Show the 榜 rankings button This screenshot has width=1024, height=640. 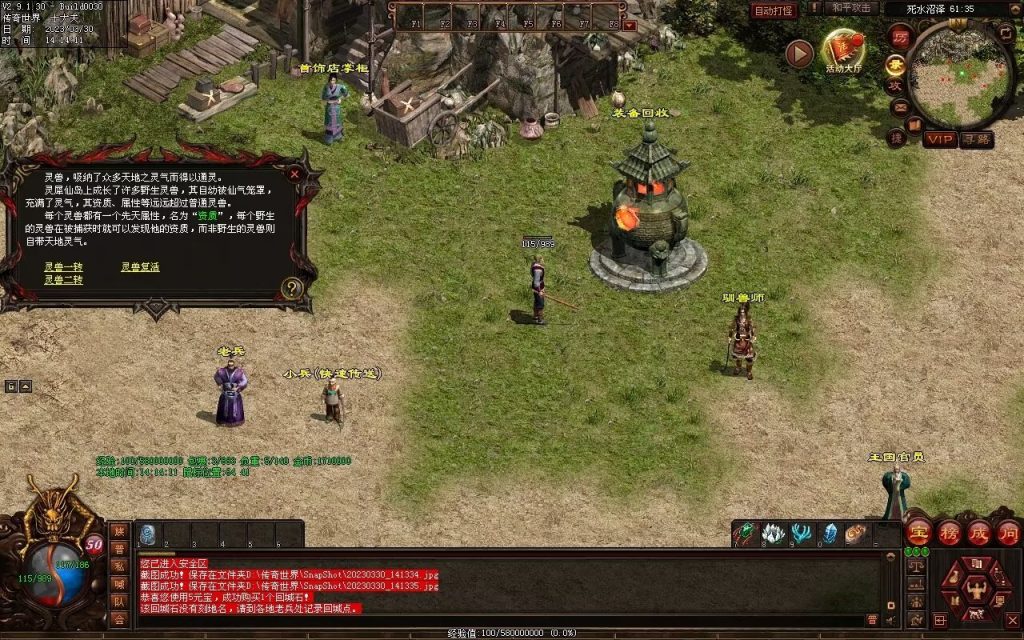[x=948, y=531]
